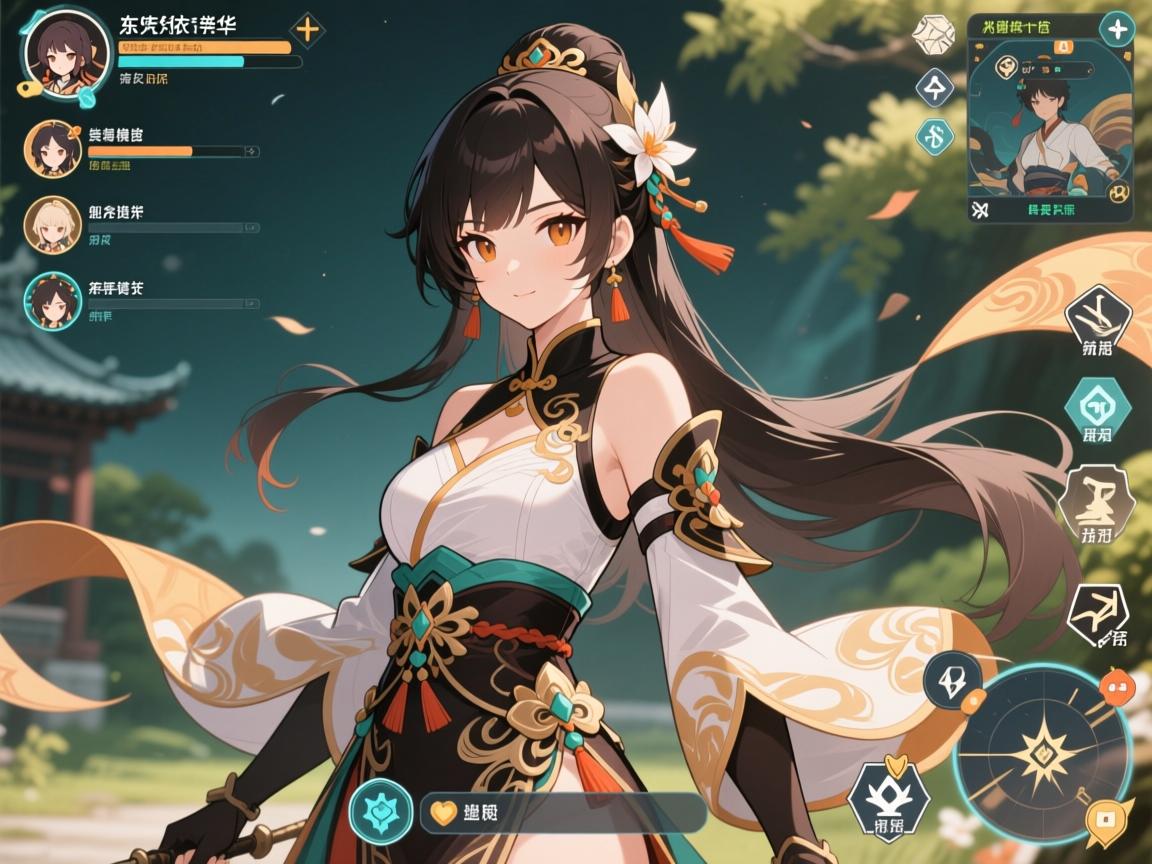Tap the orange plus beside the player name

click(307, 30)
